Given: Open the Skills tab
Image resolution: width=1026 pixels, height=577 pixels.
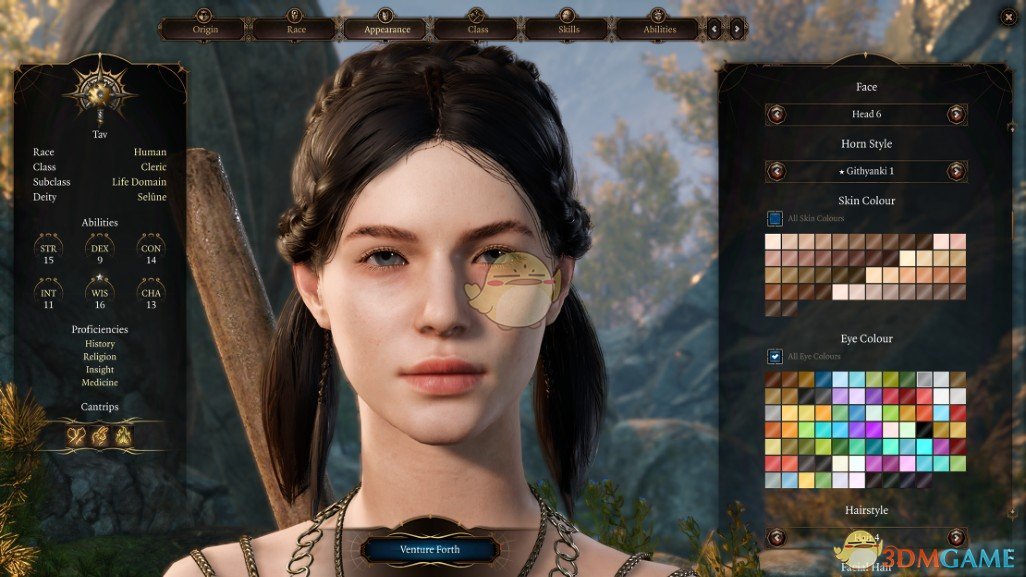Looking at the screenshot, I should click(568, 29).
